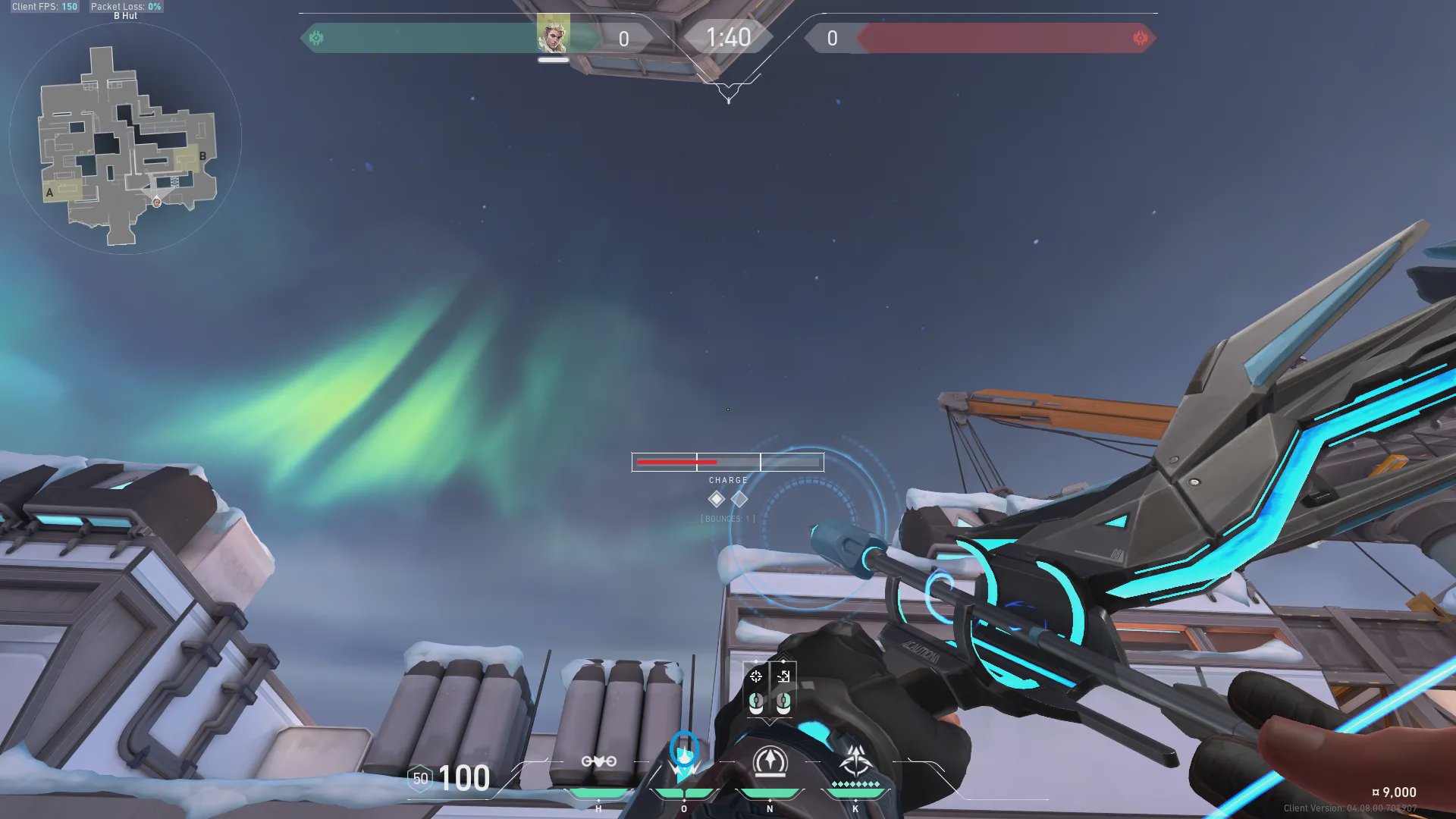Click the crosshair fire-mode hint icon
This screenshot has height=819, width=1456.
756,676
